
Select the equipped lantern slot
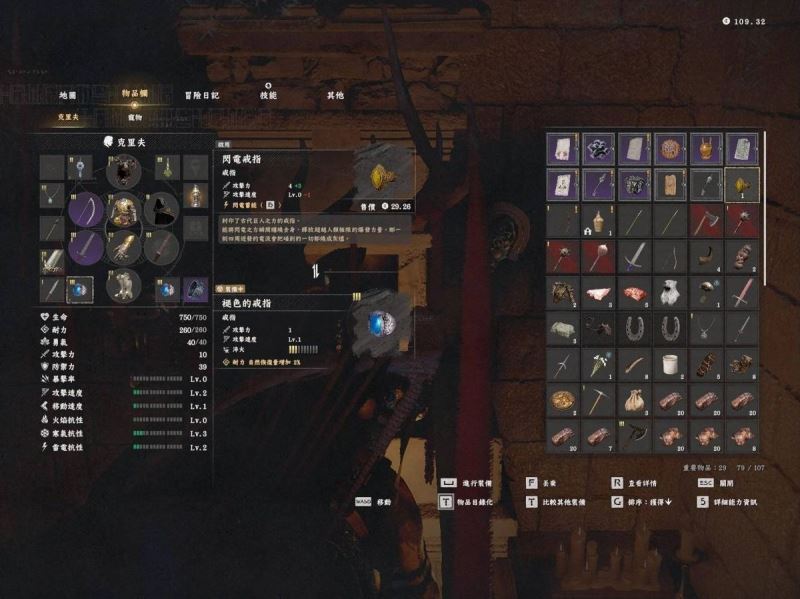pos(196,195)
